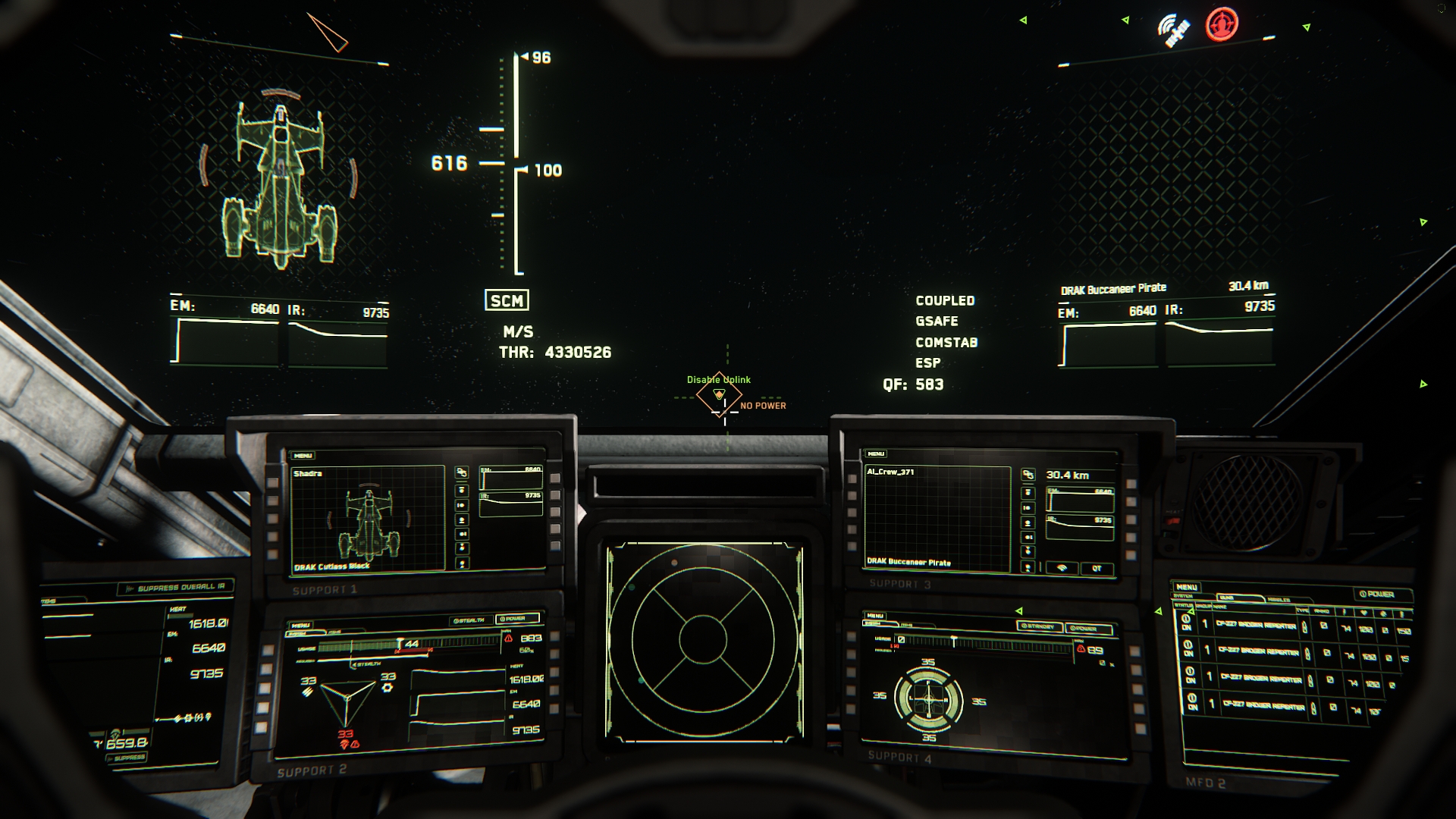Toggle the first CF-227 Badger Repeater power status
Viewport: 1456px width, 819px height.
click(1187, 625)
